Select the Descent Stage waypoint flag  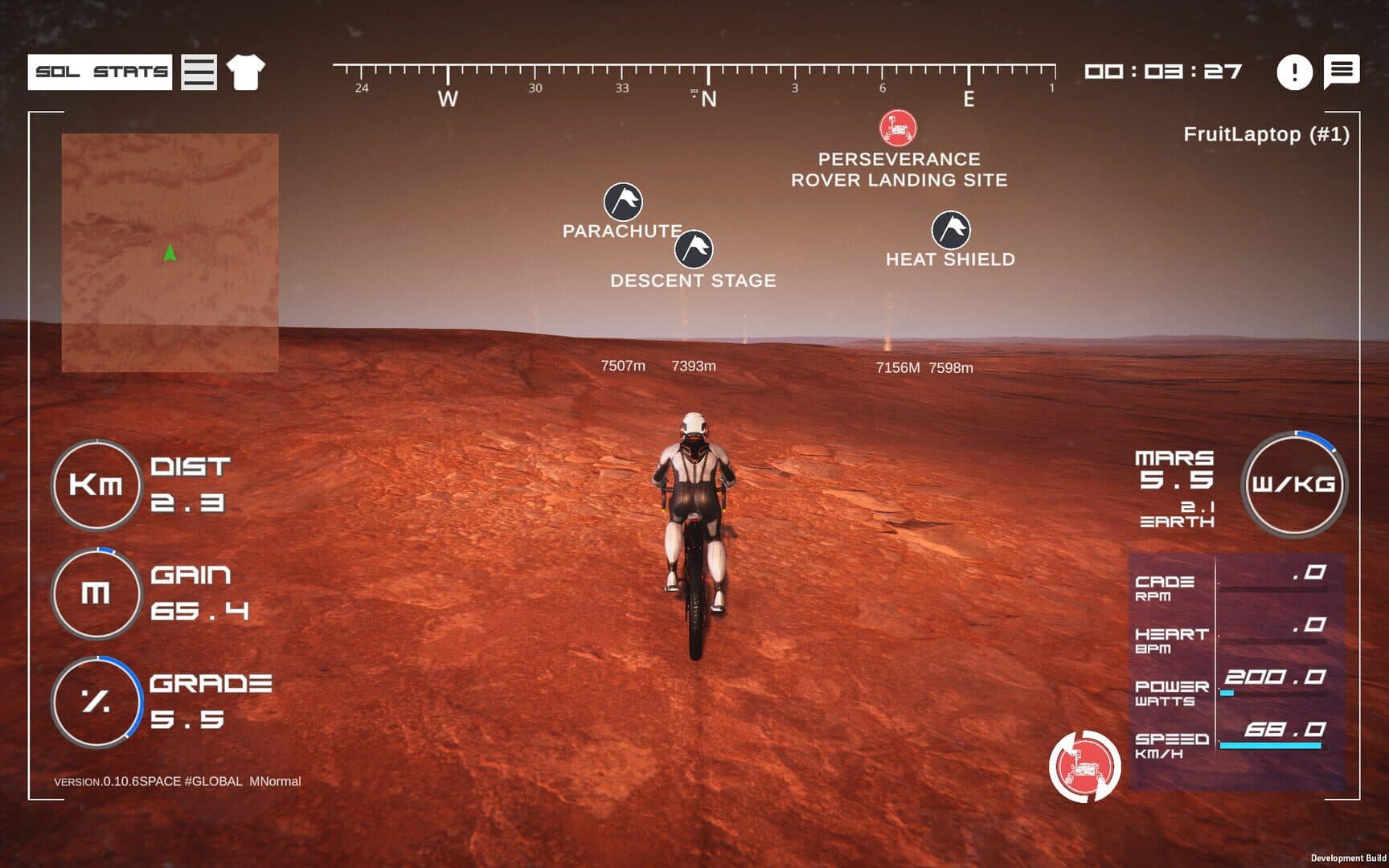point(694,249)
